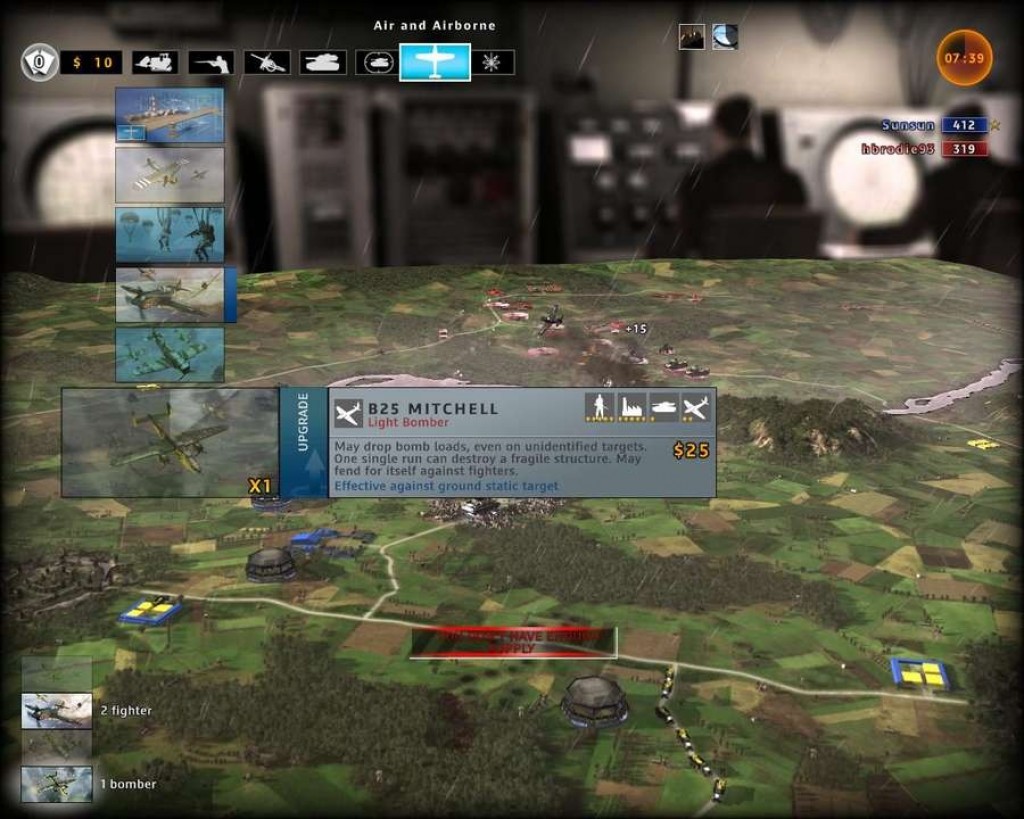Open the infantry rifleman category
This screenshot has width=1024, height=819.
click(x=211, y=62)
